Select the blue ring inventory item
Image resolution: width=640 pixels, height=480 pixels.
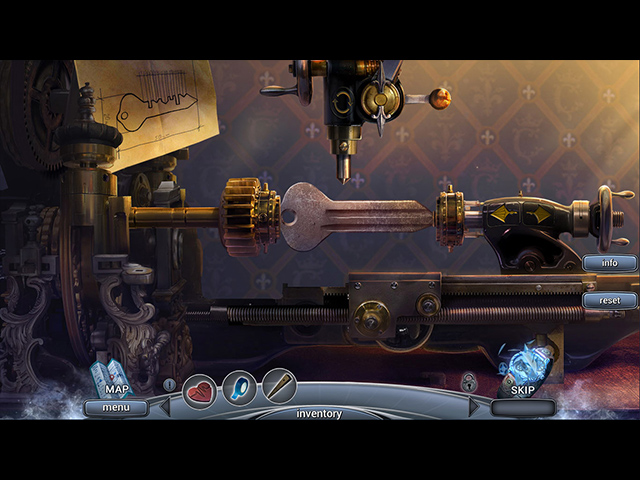click(x=239, y=386)
